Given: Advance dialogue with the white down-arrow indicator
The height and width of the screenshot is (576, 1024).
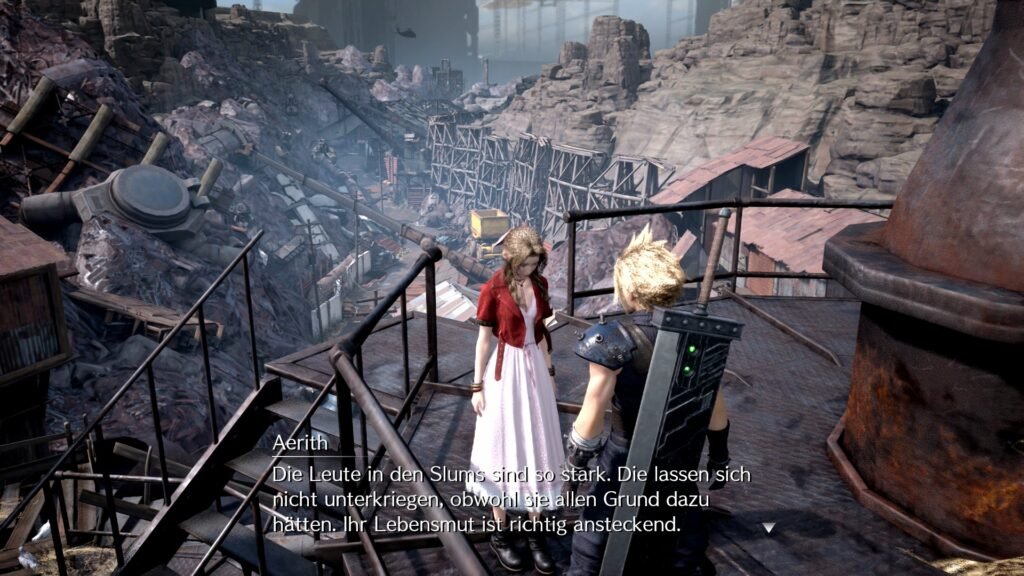Looking at the screenshot, I should click(x=768, y=527).
